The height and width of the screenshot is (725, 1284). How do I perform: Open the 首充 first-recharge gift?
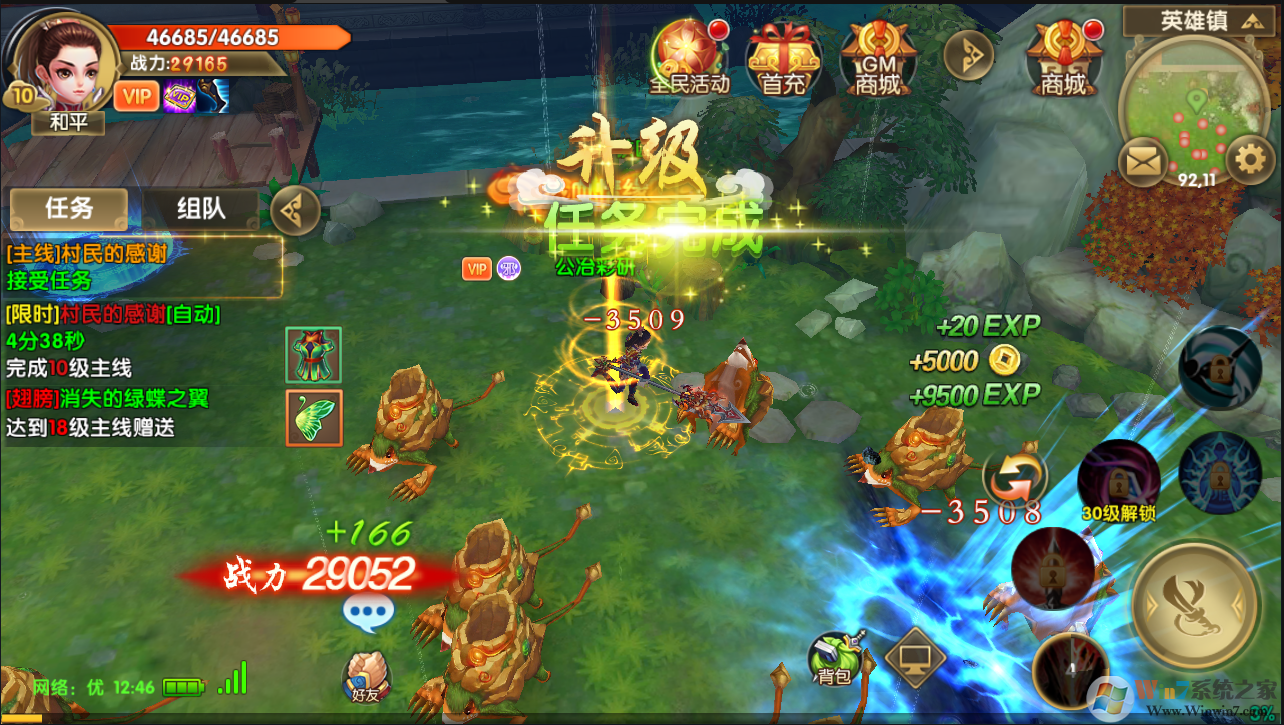click(x=783, y=57)
